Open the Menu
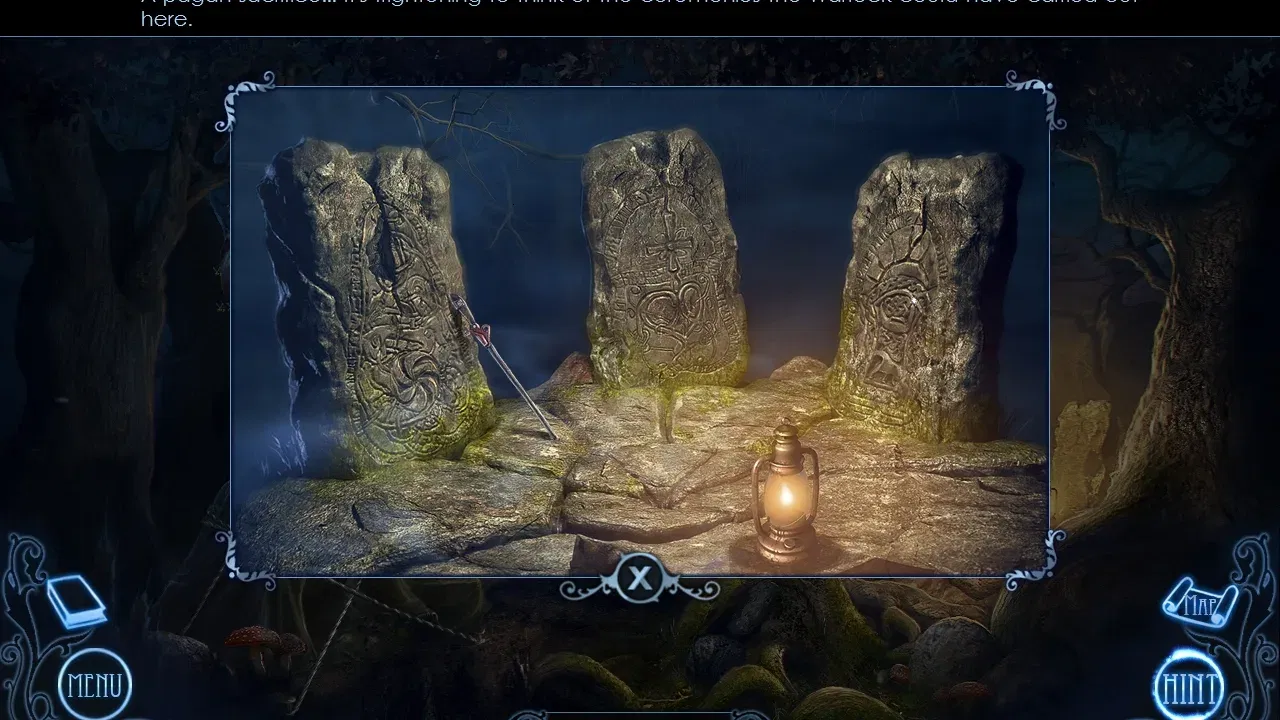Image resolution: width=1280 pixels, height=720 pixels. (95, 685)
